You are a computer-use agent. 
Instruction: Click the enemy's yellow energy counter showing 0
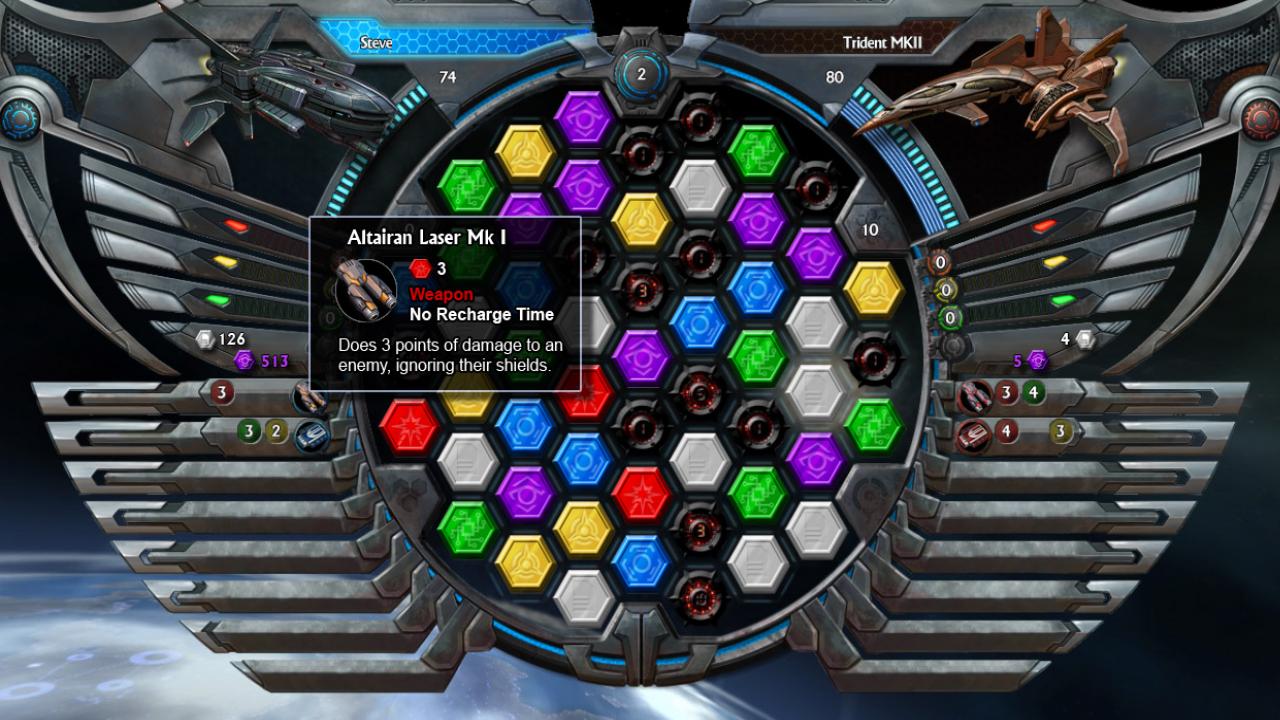[946, 290]
